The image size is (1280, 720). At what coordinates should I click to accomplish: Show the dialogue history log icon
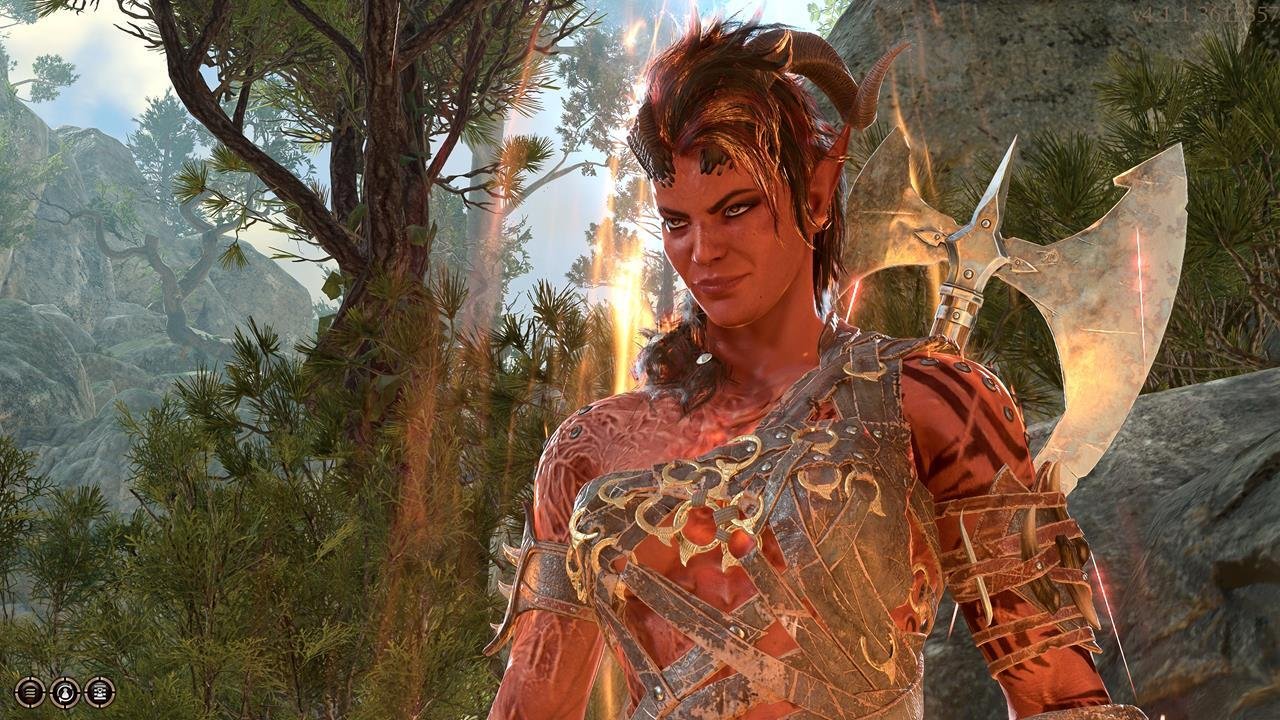click(99, 691)
